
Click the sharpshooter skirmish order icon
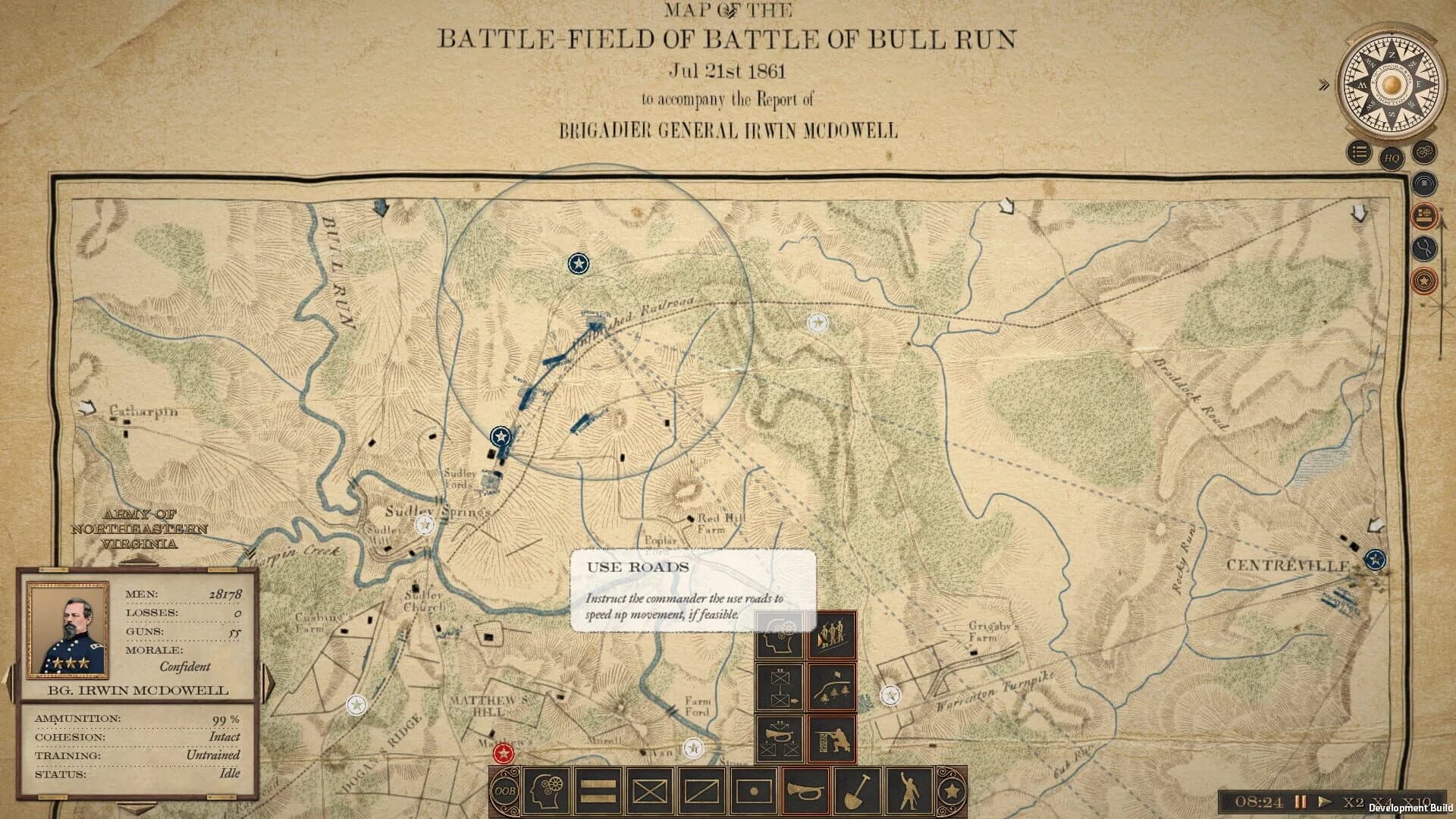click(833, 738)
